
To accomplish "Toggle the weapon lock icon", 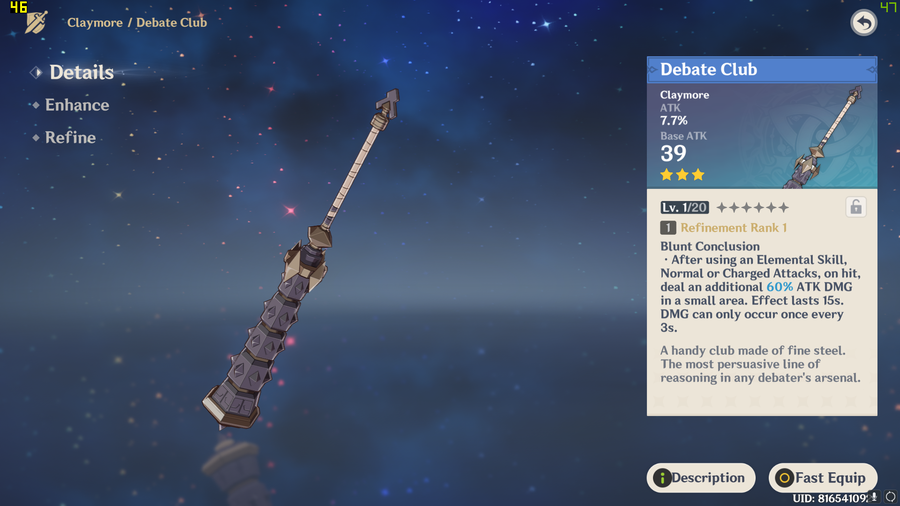I will [x=855, y=207].
